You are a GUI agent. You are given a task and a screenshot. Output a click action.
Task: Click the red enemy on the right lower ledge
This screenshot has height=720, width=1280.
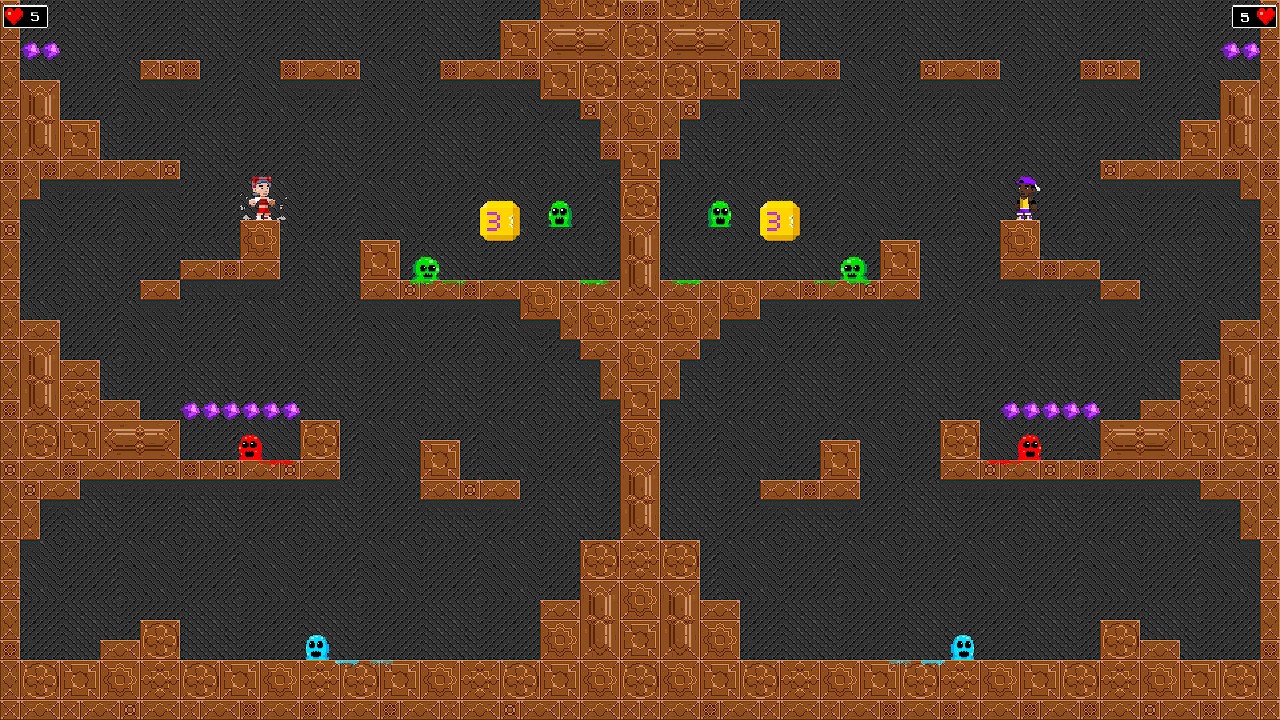click(x=1030, y=449)
